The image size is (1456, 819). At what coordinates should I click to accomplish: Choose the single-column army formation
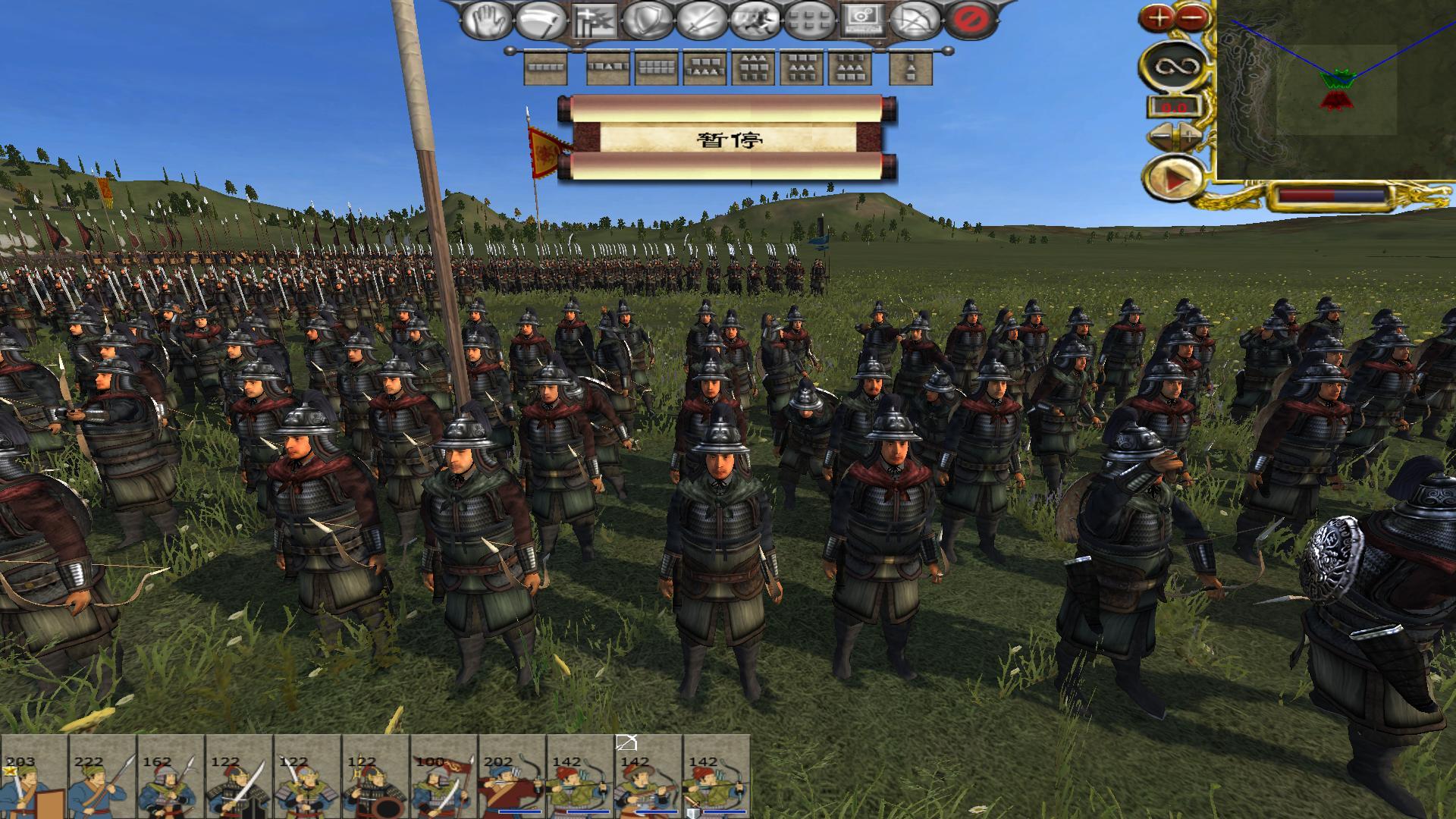click(911, 70)
